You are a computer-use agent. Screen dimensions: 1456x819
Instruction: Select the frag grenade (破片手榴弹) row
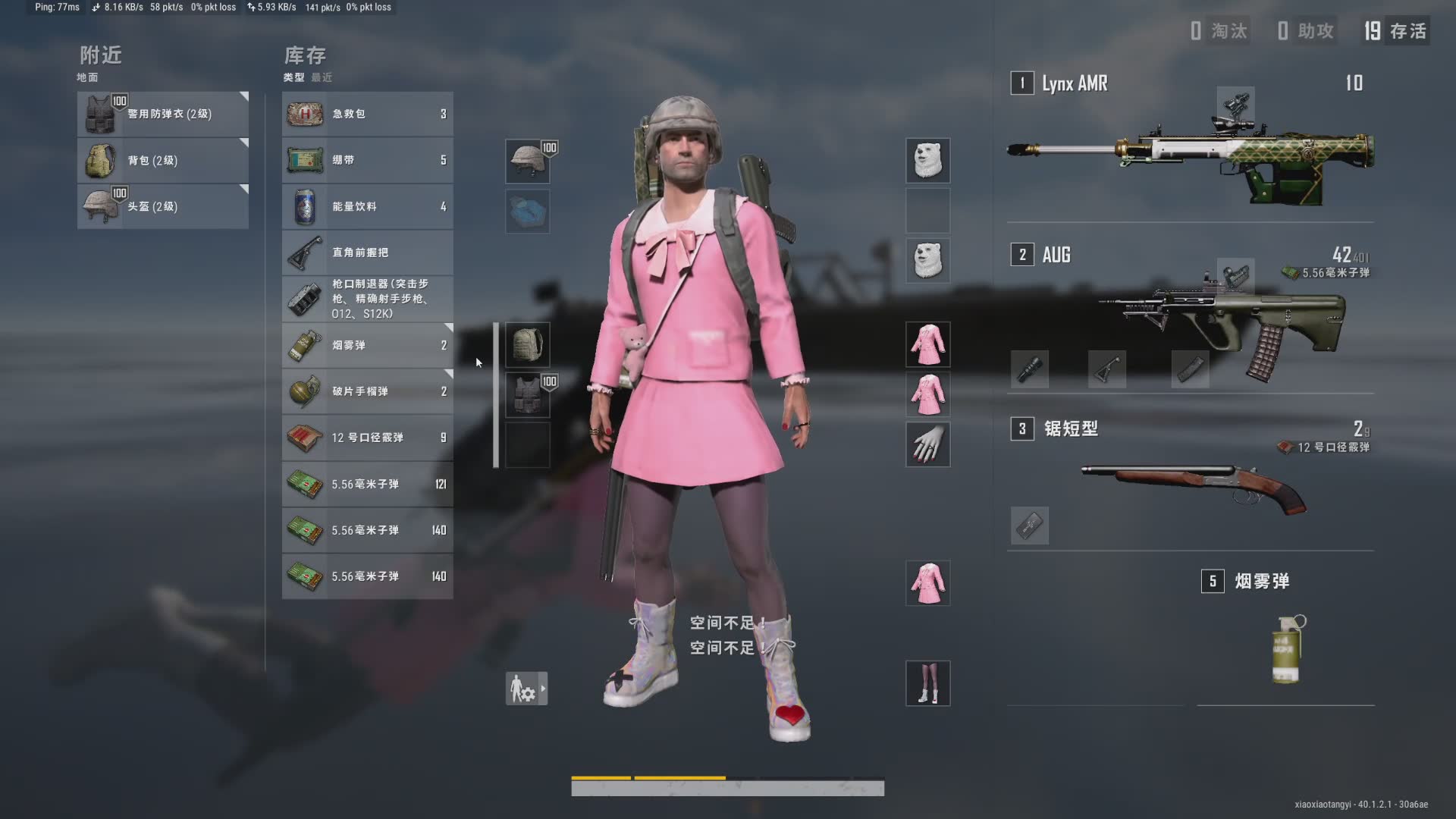(x=367, y=392)
